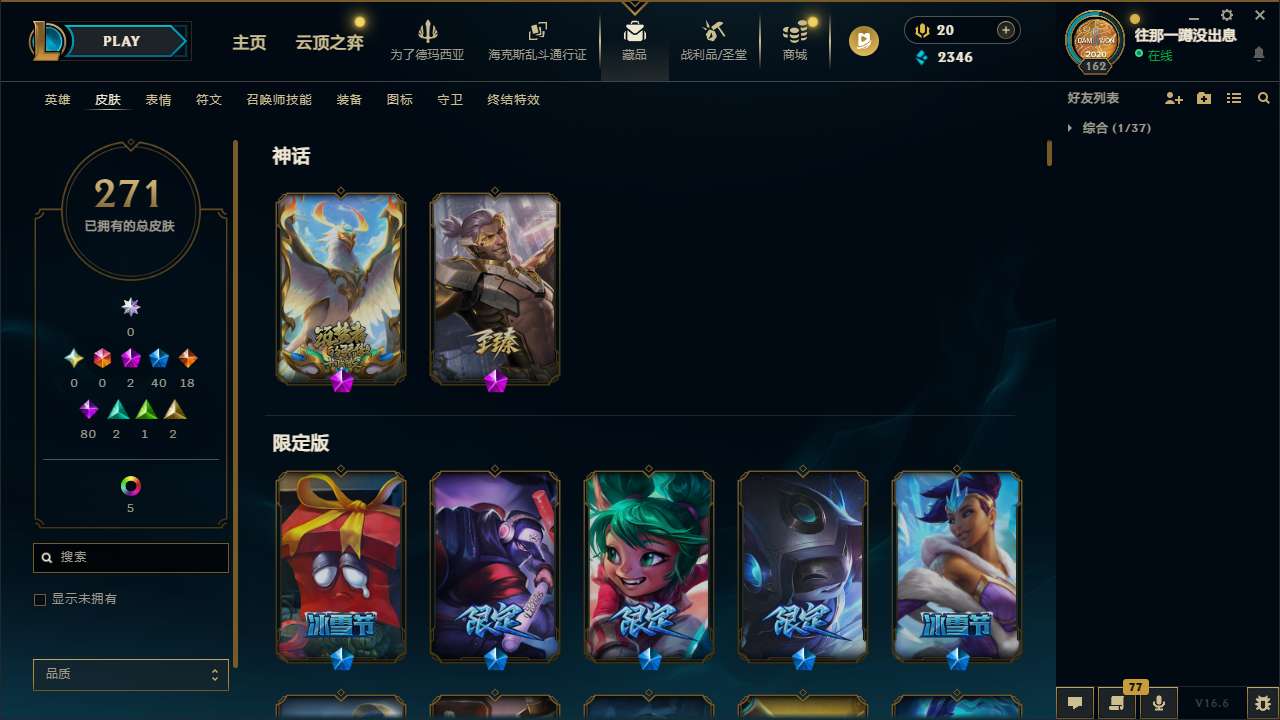Viewport: 1280px width, 720px height.
Task: Open the friend list search magnifier
Action: tap(1263, 98)
